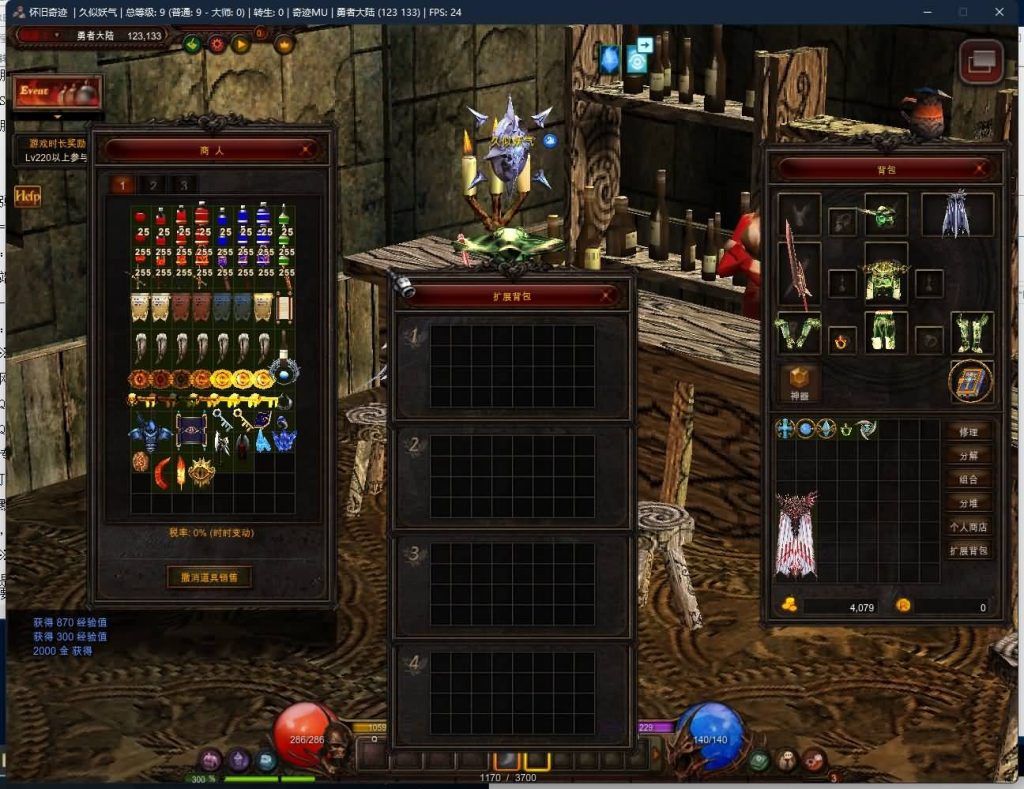Screen dimensions: 1024x789
Task: Close the game window
Action: pyautogui.click(x=999, y=12)
